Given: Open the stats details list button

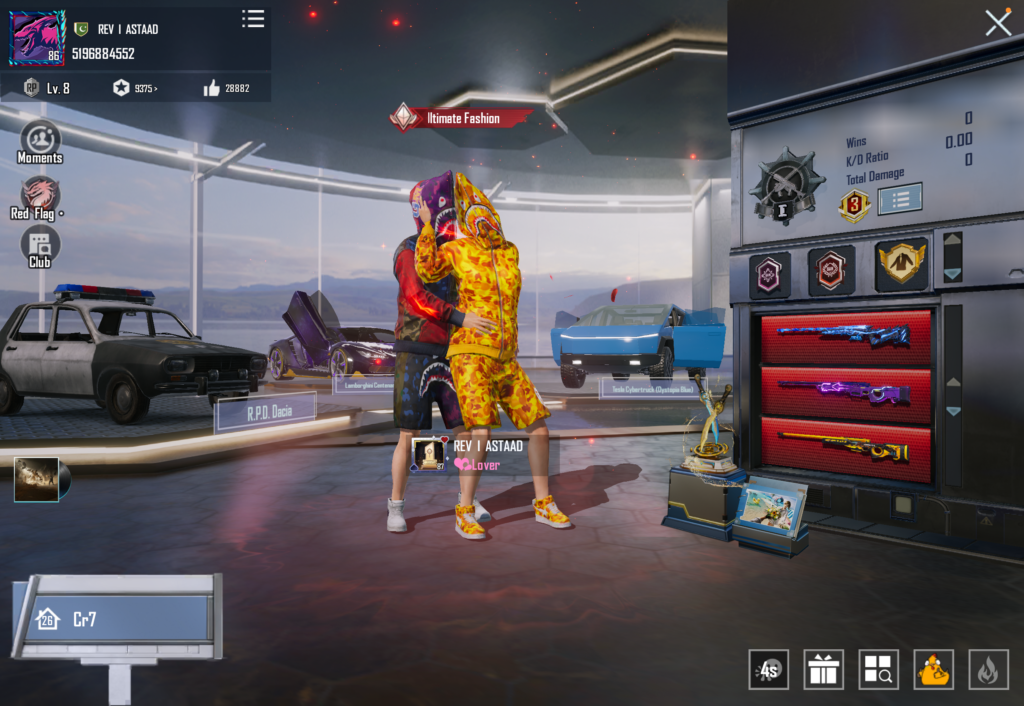Looking at the screenshot, I should coord(899,198).
